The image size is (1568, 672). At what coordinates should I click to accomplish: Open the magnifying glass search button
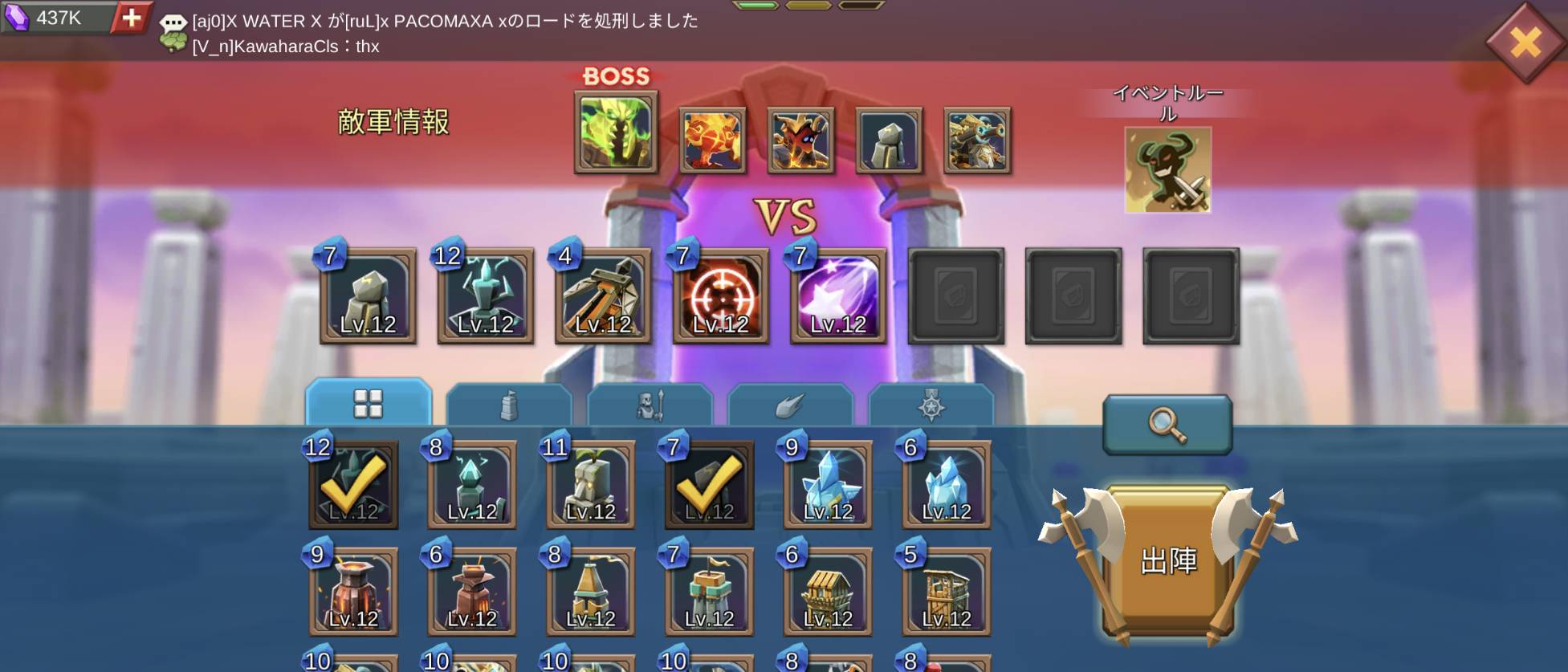(1167, 423)
